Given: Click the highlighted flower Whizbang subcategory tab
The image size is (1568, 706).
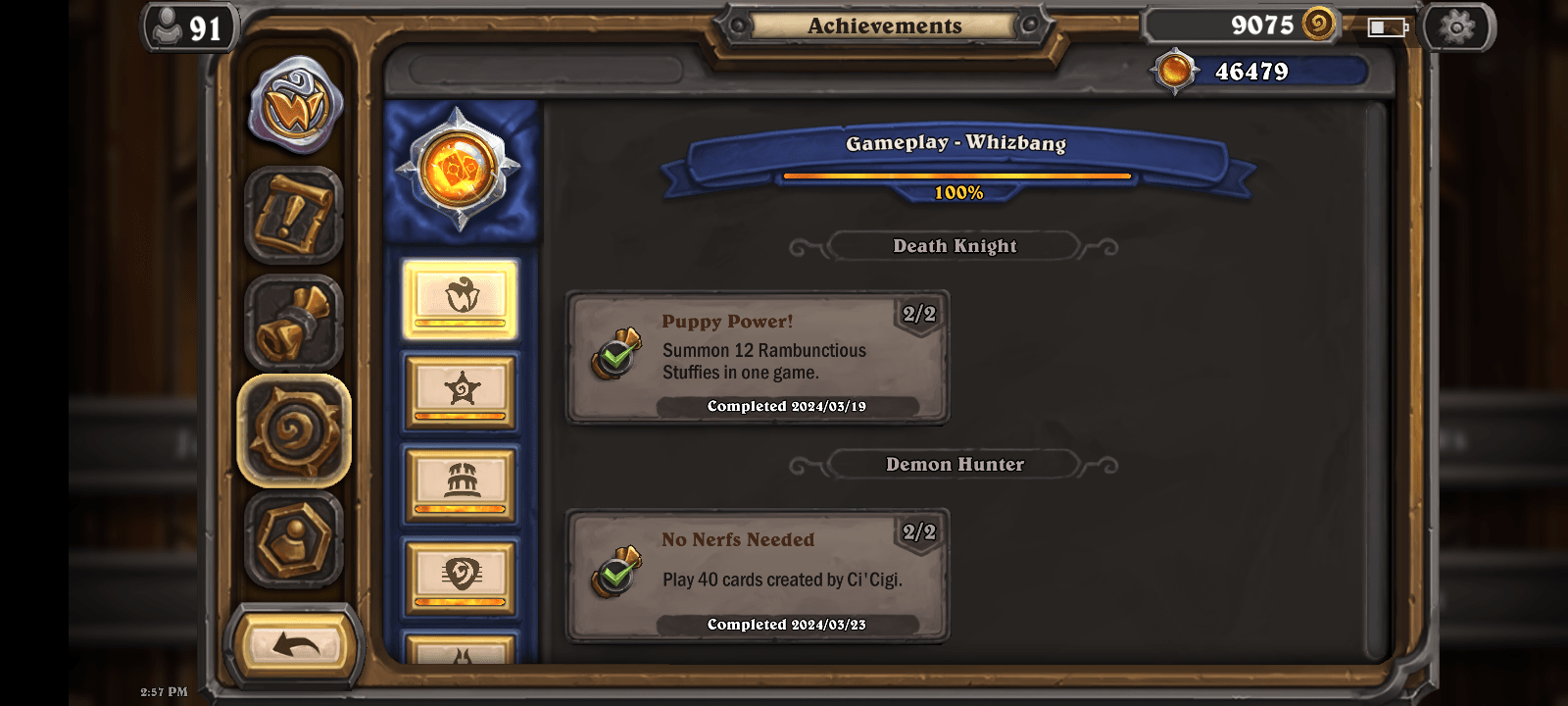Looking at the screenshot, I should point(461,300).
